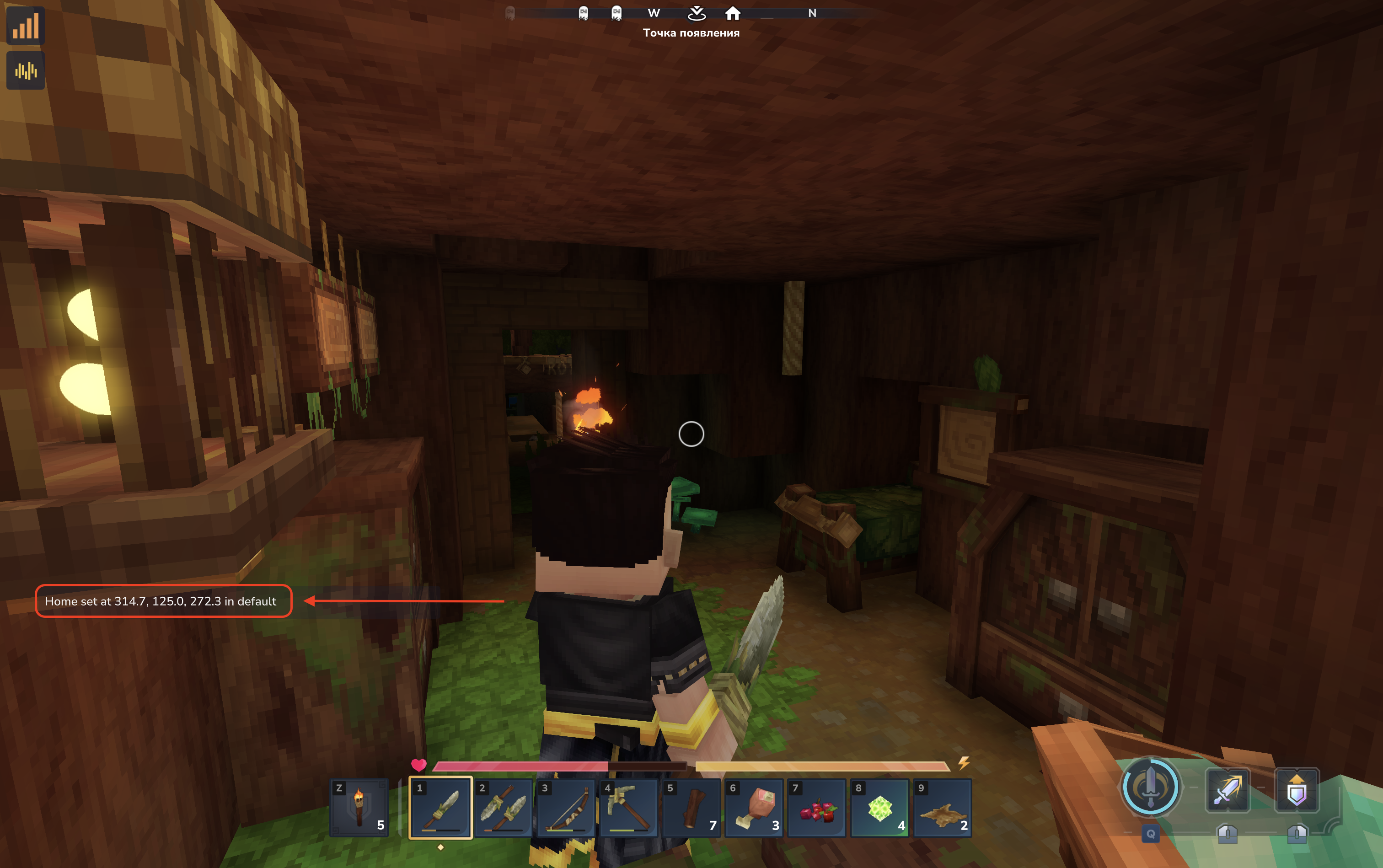Select the stone sword in slot 1
The height and width of the screenshot is (868, 1383).
pyautogui.click(x=440, y=807)
